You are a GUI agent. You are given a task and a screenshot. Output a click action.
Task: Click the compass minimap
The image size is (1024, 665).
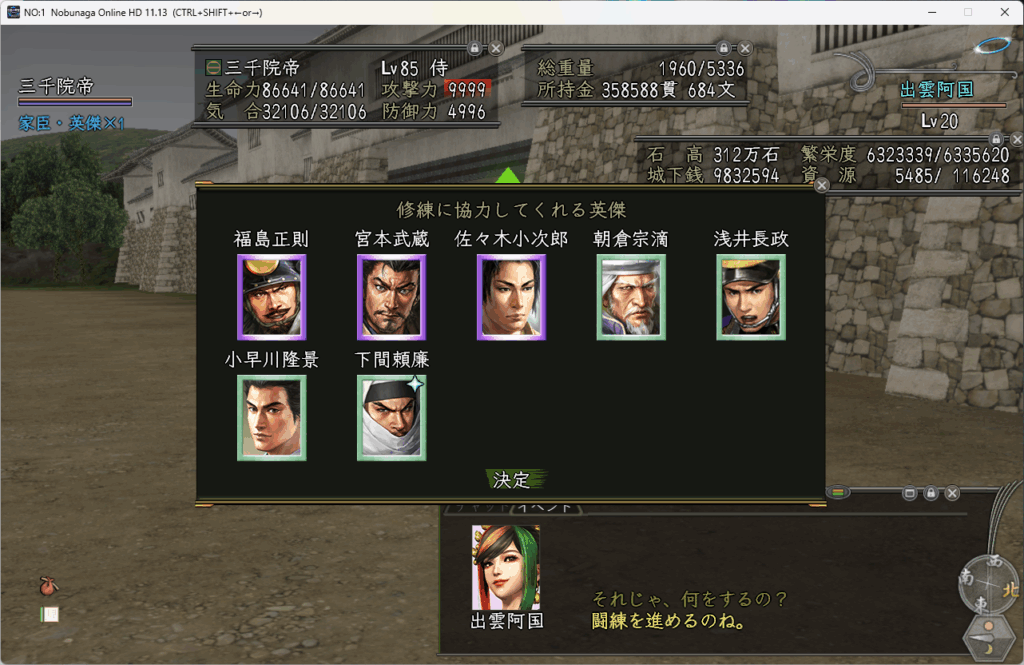click(987, 585)
